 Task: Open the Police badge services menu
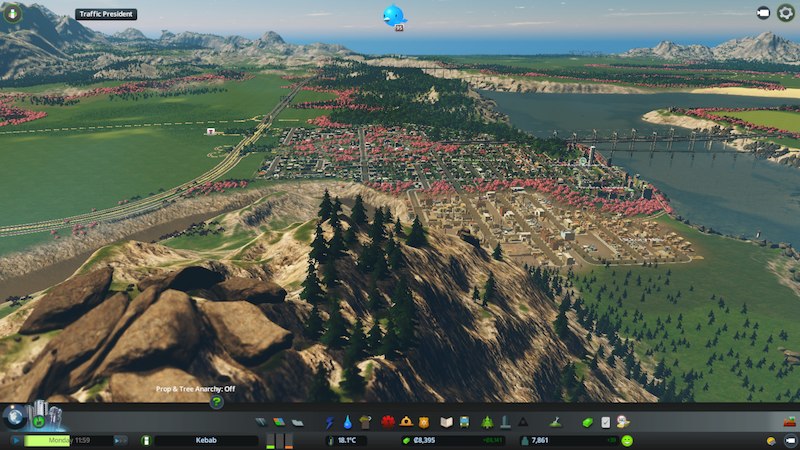424,423
